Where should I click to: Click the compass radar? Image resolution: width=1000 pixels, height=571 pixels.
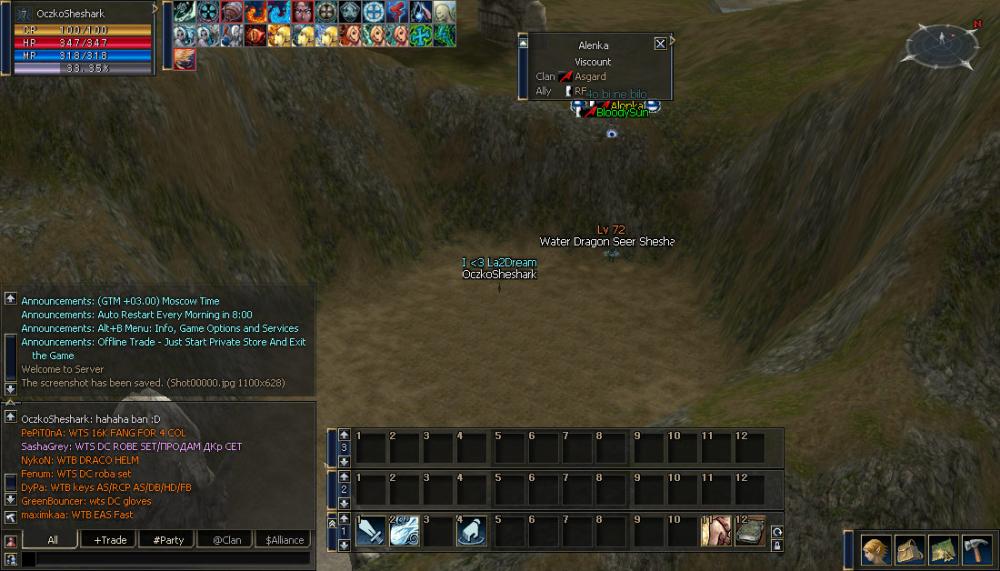[x=941, y=46]
